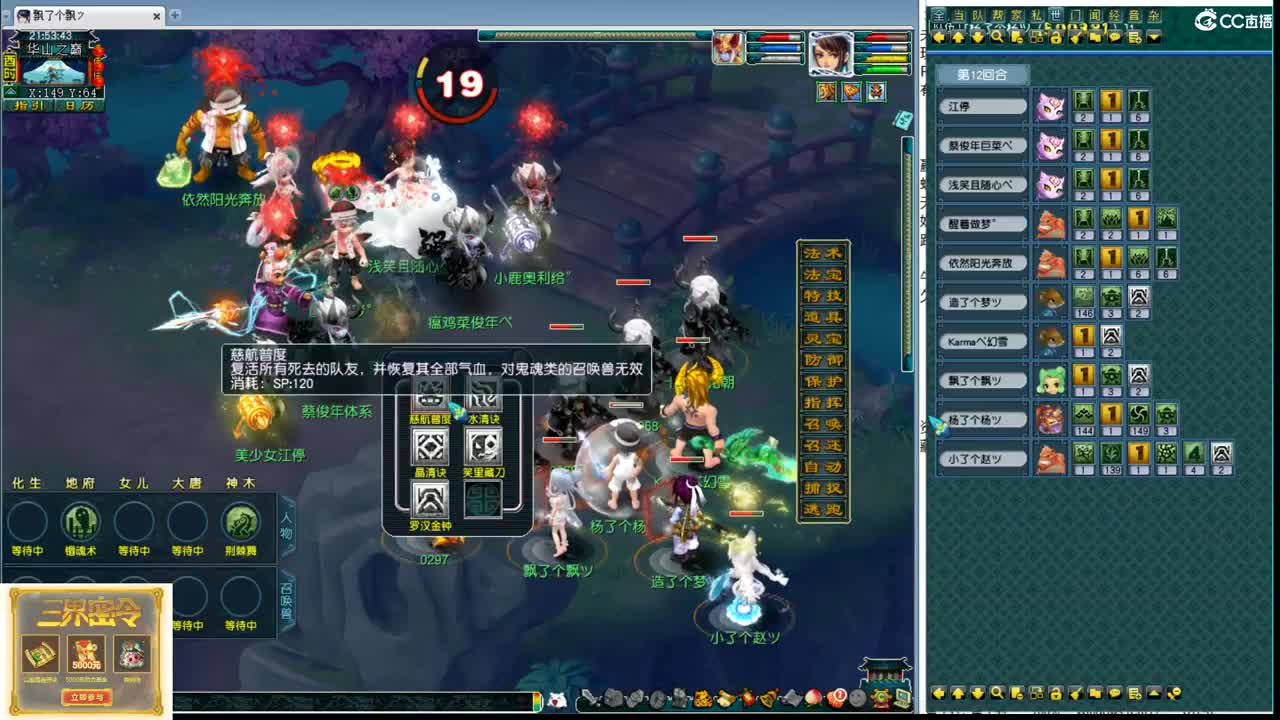Click the 锁魂术 icon under 地府
The image size is (1280, 720).
80,521
